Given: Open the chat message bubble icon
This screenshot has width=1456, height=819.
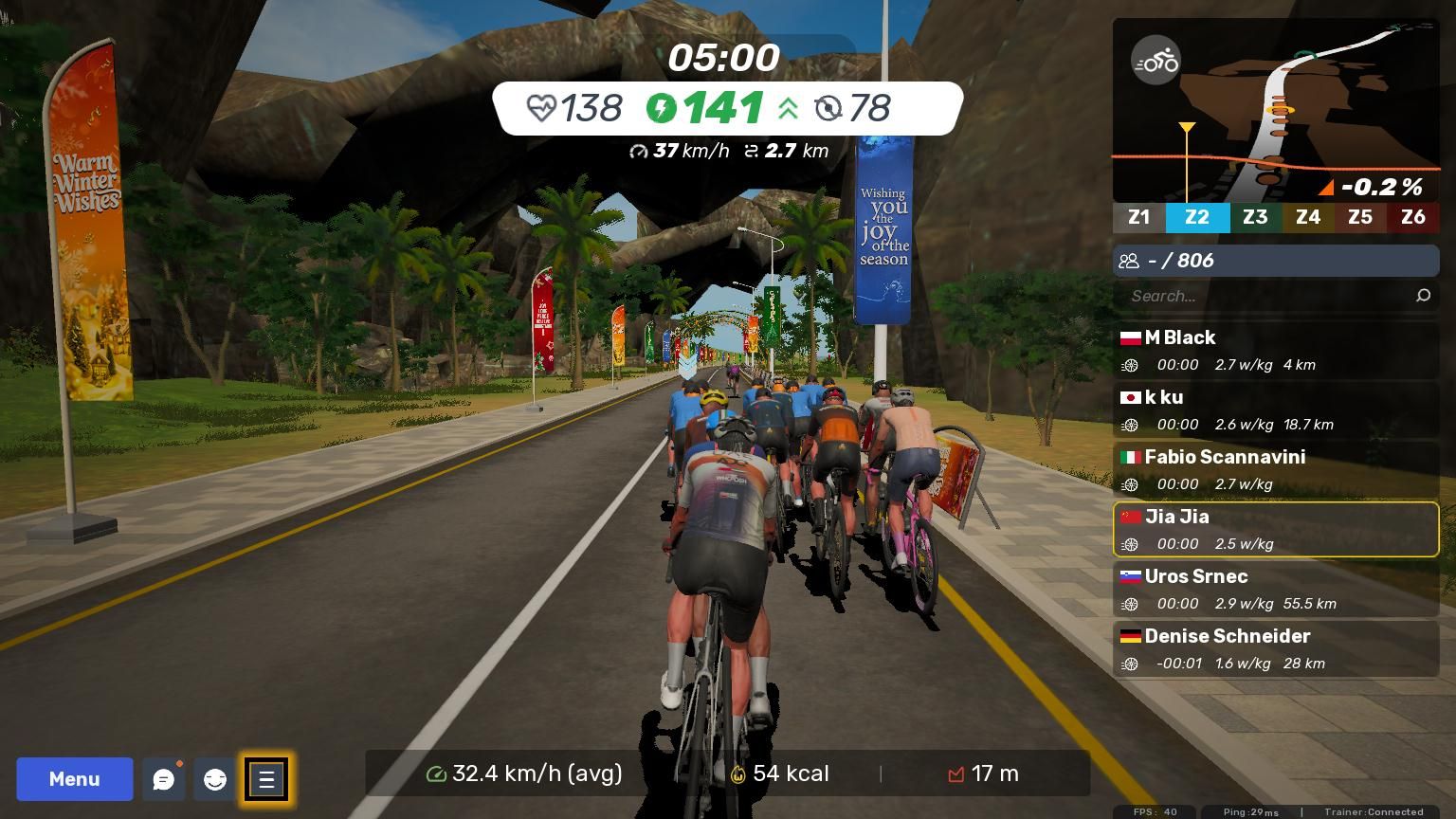Looking at the screenshot, I should point(164,779).
